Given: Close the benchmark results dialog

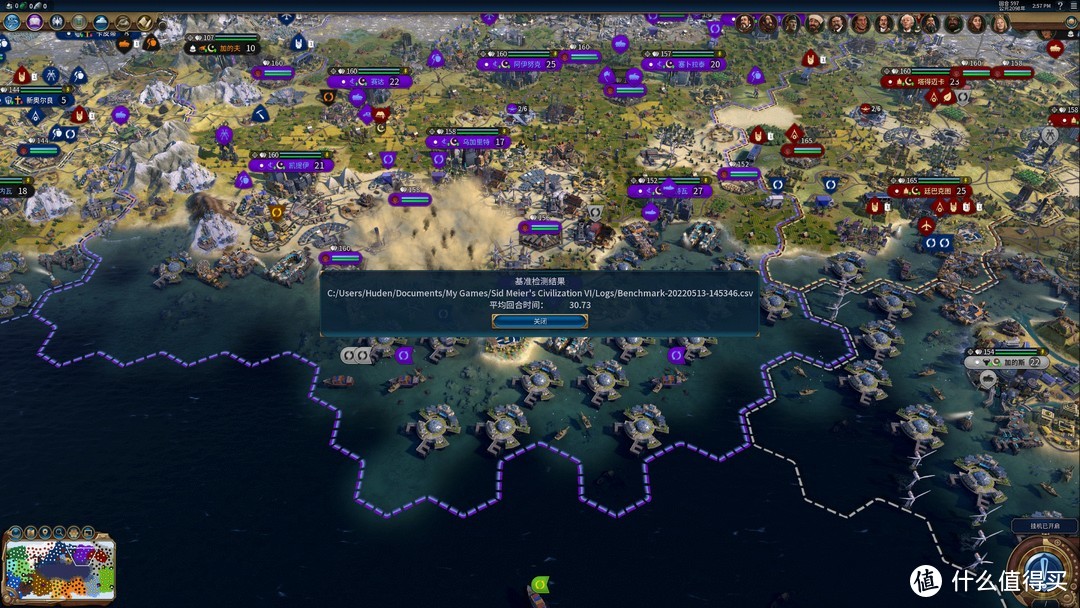Looking at the screenshot, I should pos(539,321).
